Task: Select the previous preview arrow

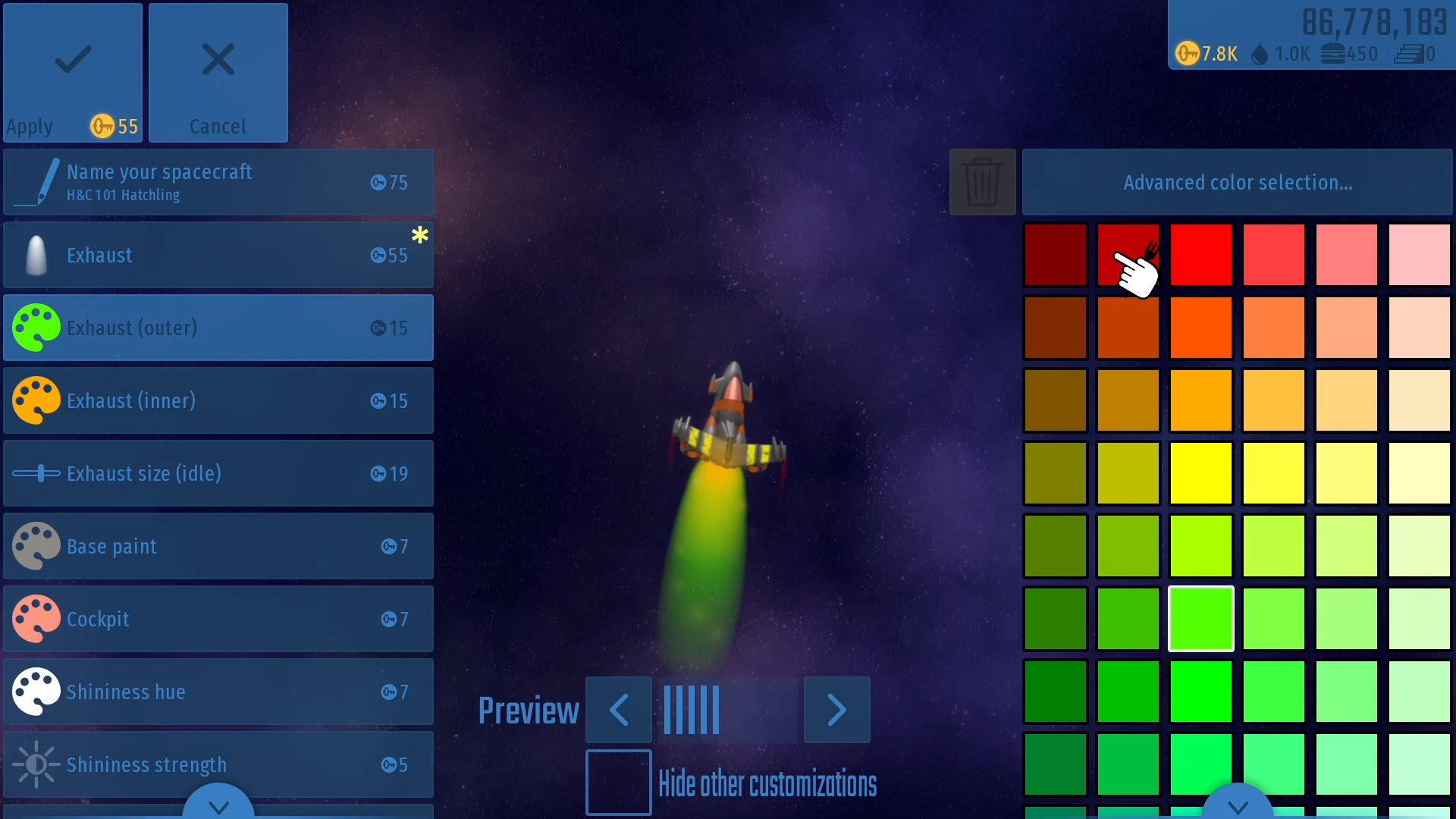Action: click(618, 710)
